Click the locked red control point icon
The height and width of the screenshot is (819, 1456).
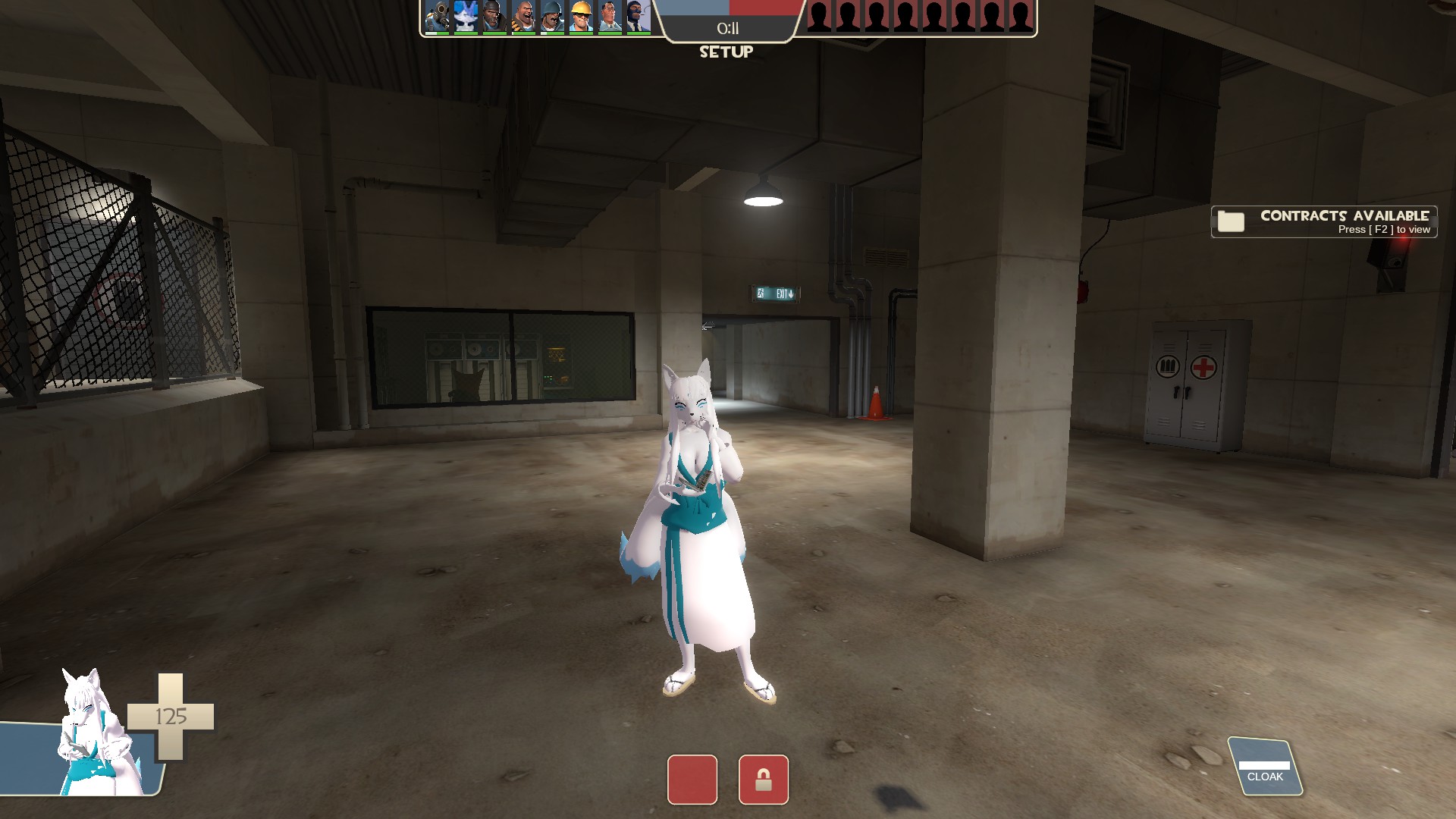pos(763,780)
